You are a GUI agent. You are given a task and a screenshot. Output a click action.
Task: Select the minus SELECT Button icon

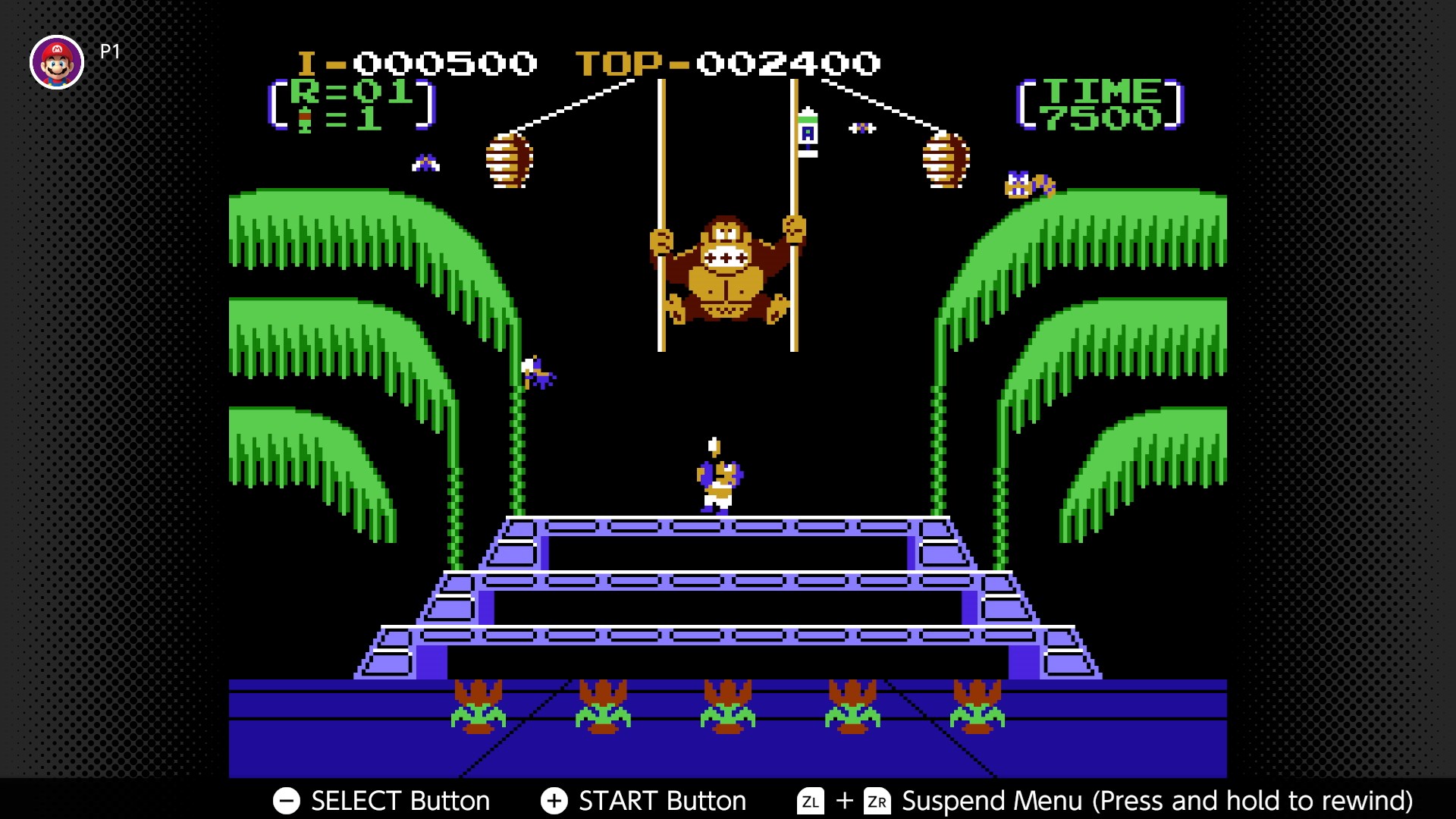tap(287, 800)
